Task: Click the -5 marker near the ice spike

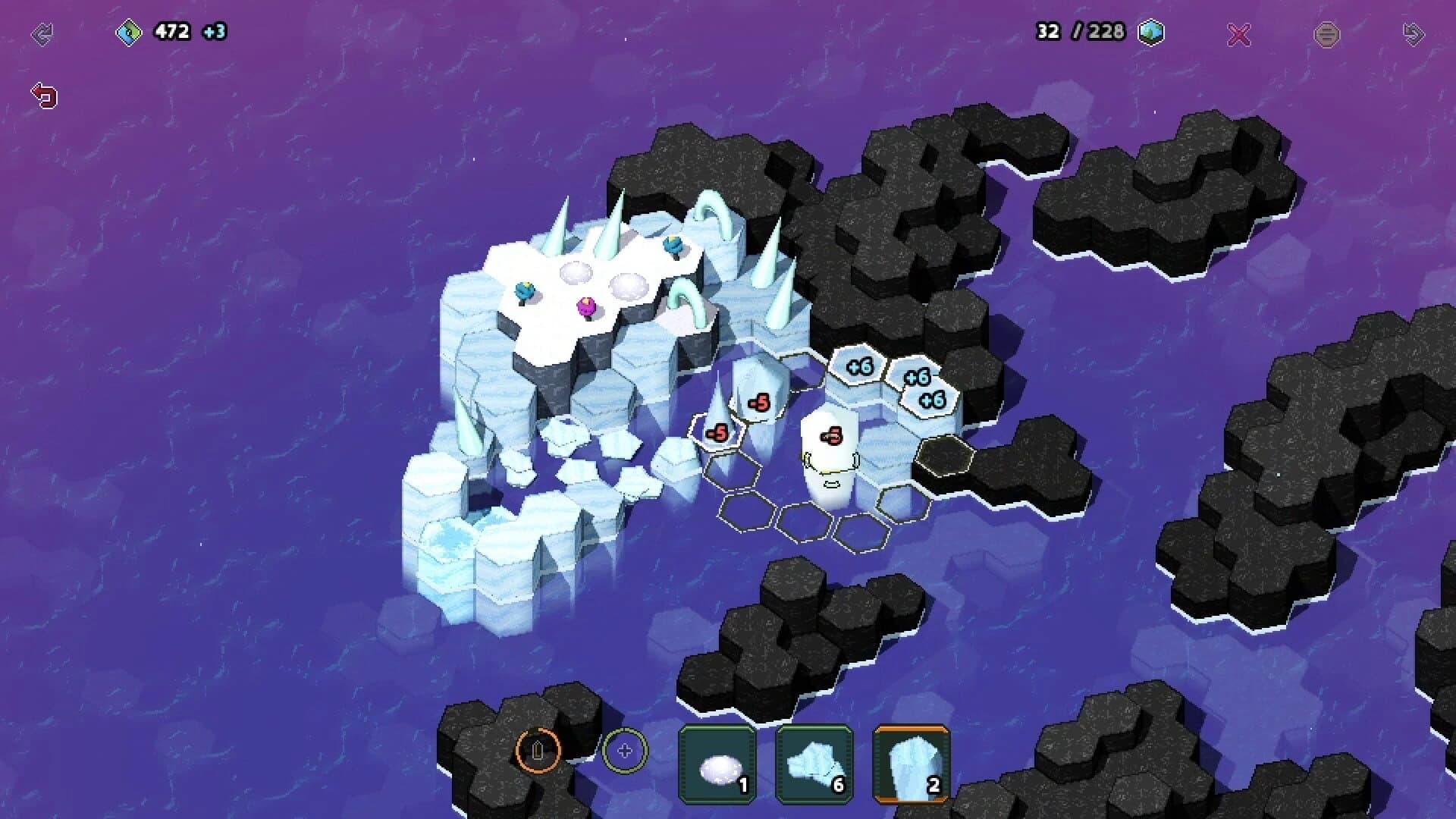Action: point(719,431)
